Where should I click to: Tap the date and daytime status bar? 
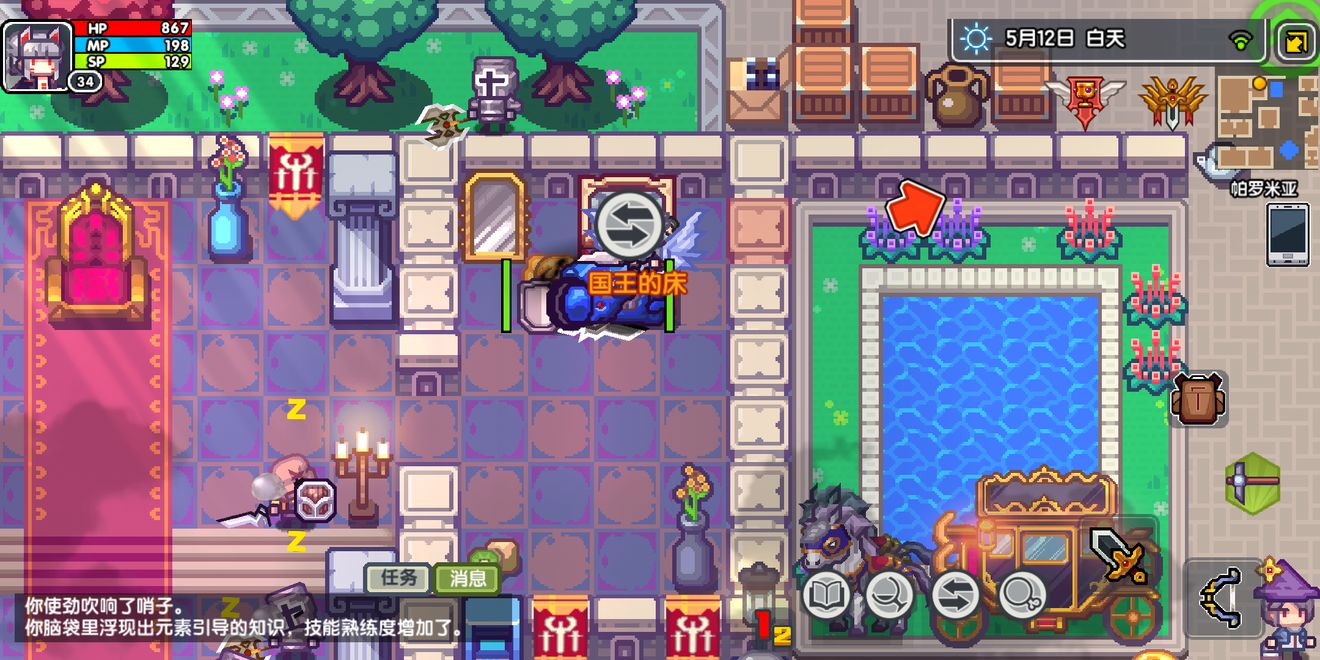tap(1106, 39)
